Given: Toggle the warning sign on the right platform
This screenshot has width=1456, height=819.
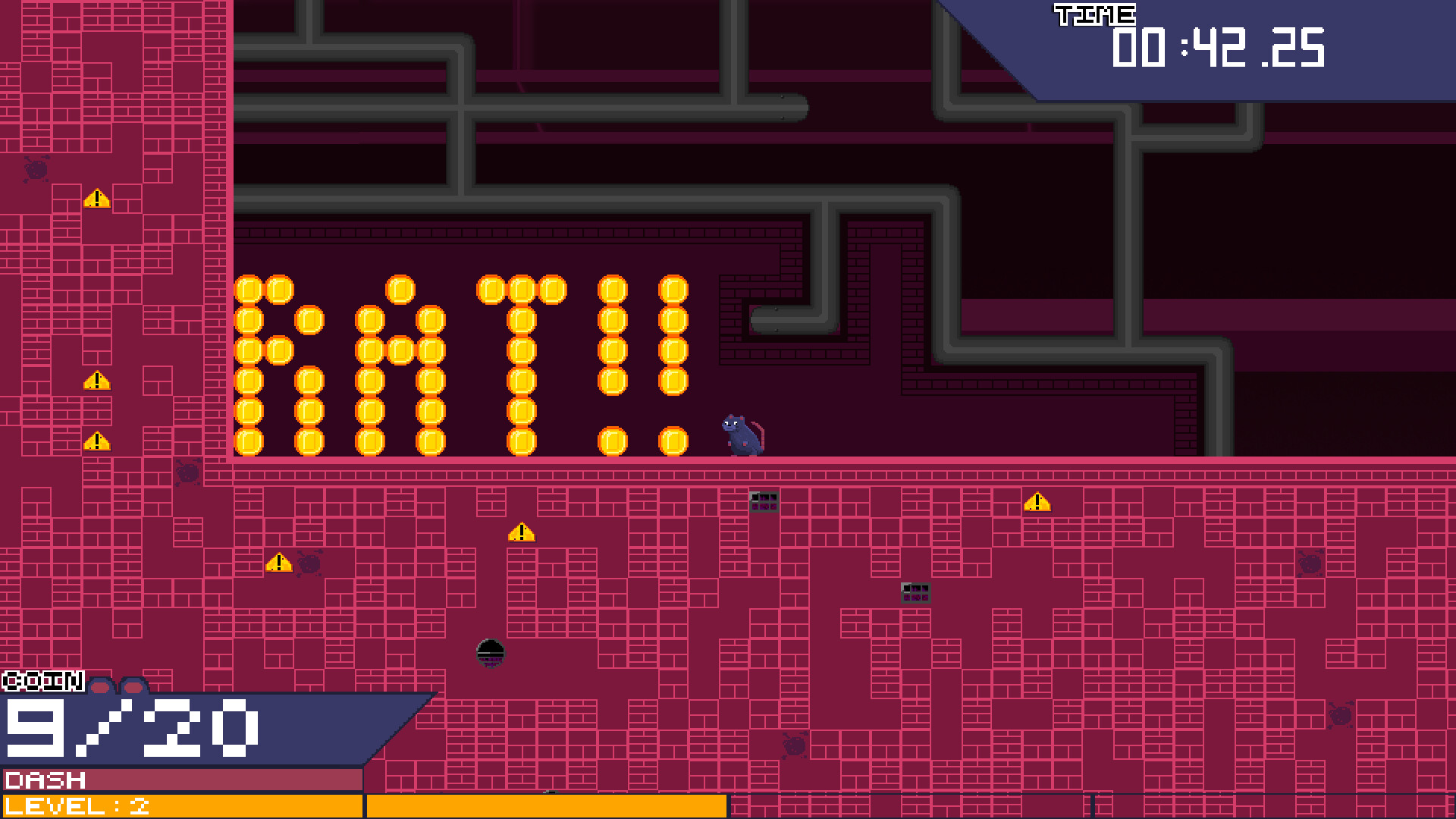Looking at the screenshot, I should 1036,502.
